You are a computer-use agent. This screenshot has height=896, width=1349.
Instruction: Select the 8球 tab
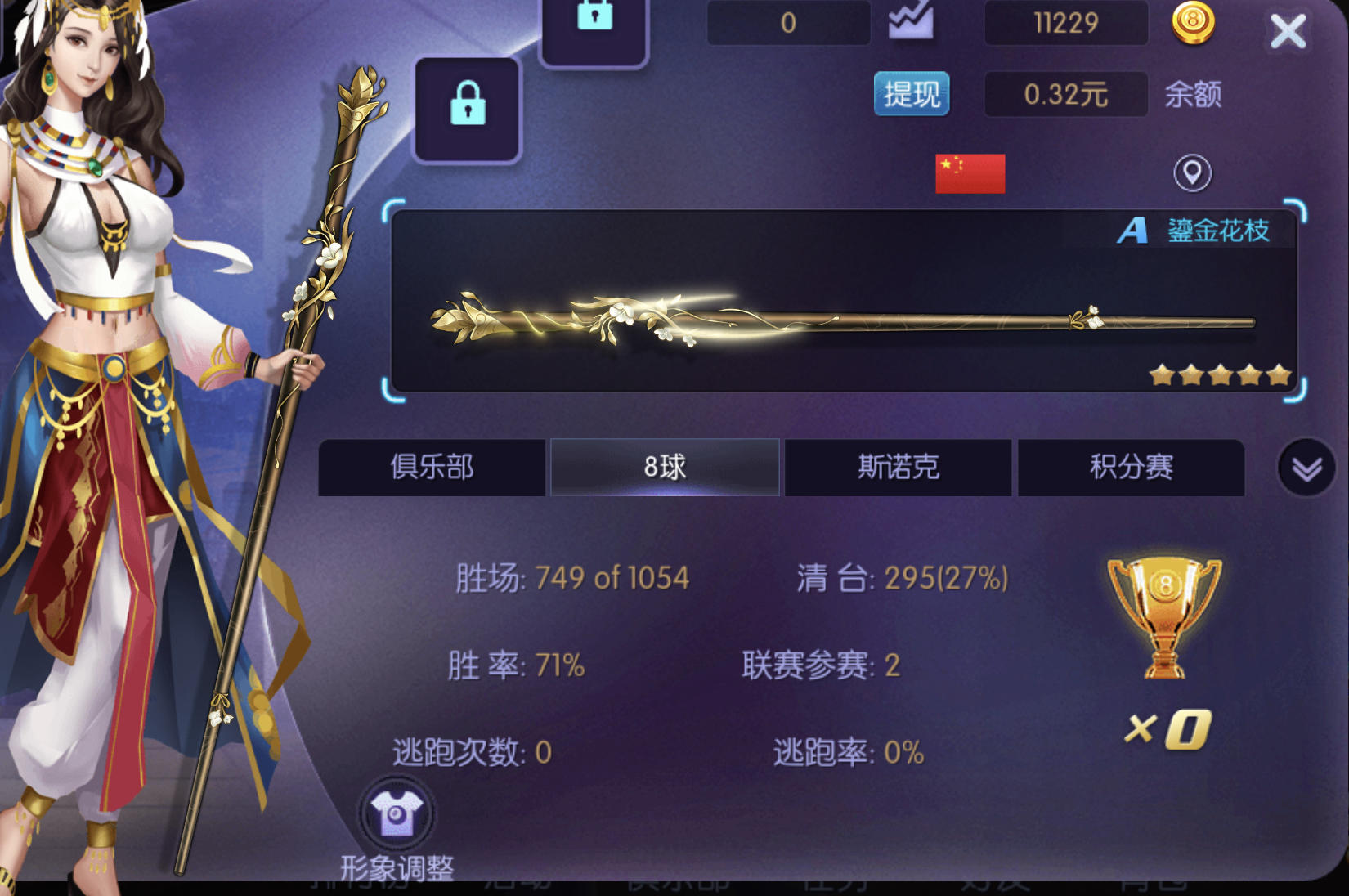(664, 467)
